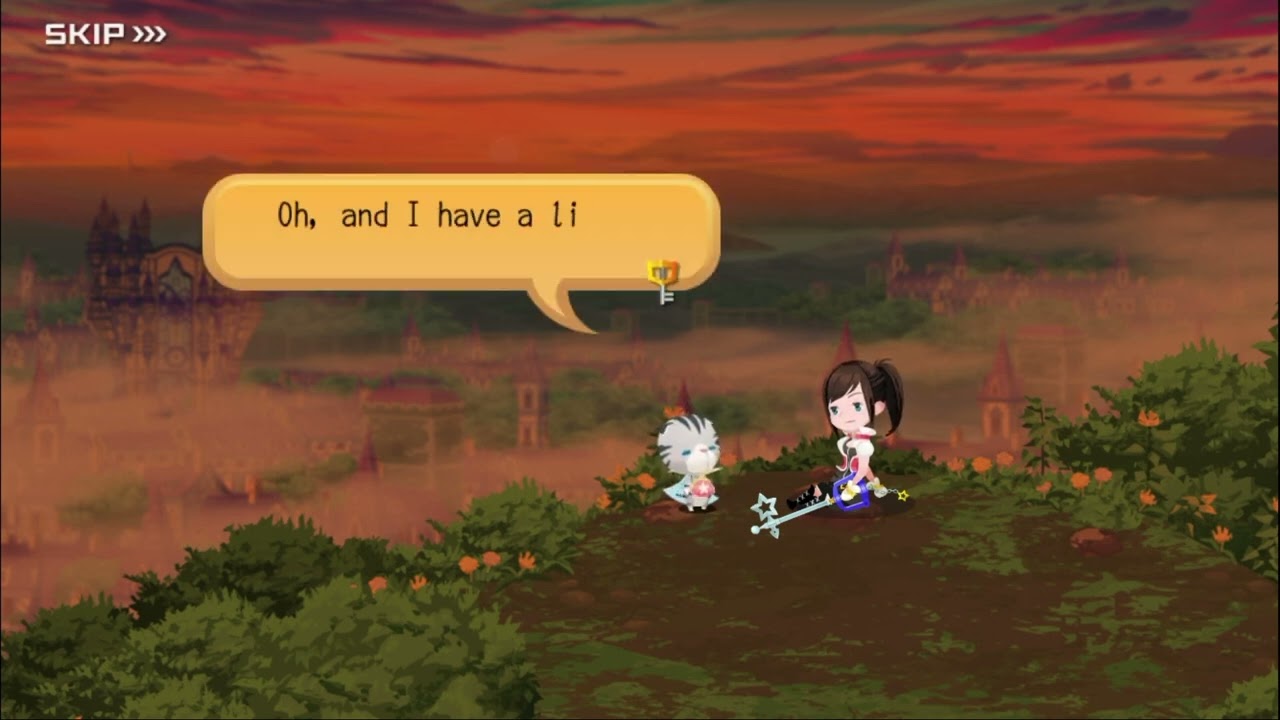Advance dialogue via the keyblade icon
Image resolution: width=1280 pixels, height=720 pixels.
(x=662, y=280)
